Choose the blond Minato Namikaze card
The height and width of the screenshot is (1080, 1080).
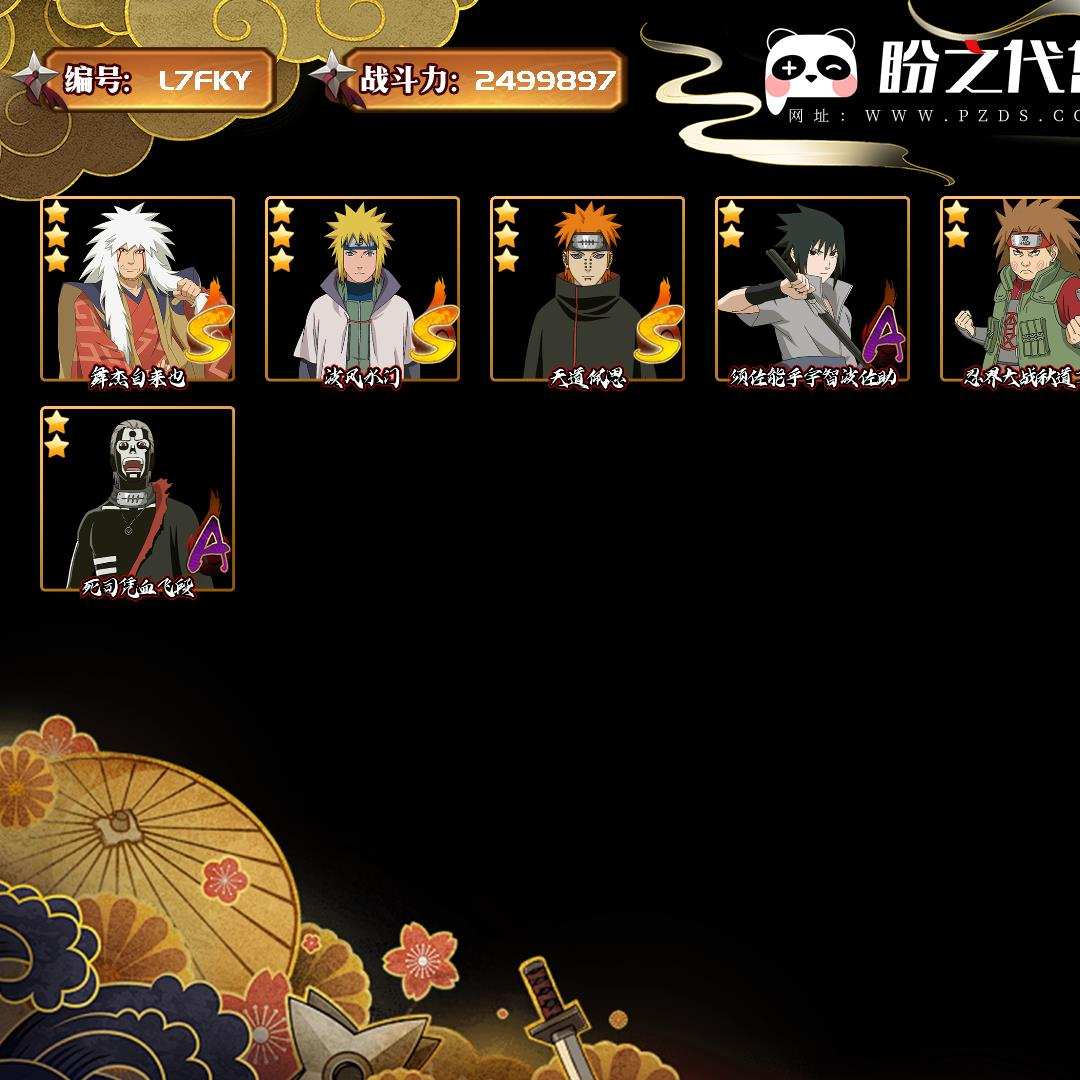coord(362,289)
